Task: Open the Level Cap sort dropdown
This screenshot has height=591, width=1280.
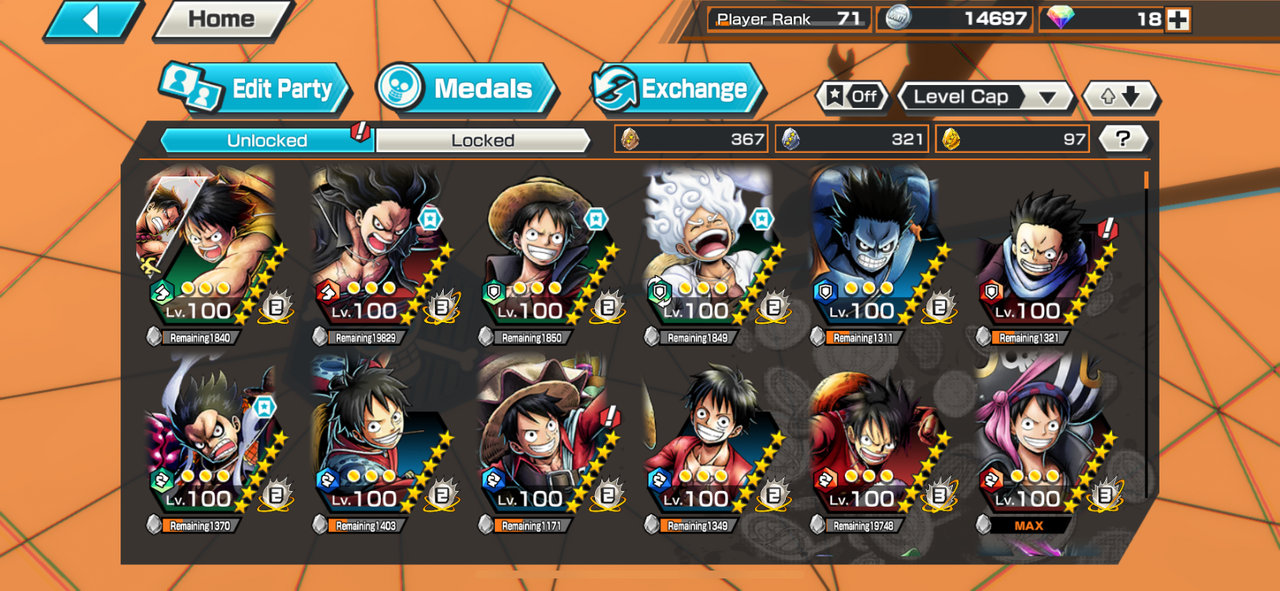Action: click(985, 97)
